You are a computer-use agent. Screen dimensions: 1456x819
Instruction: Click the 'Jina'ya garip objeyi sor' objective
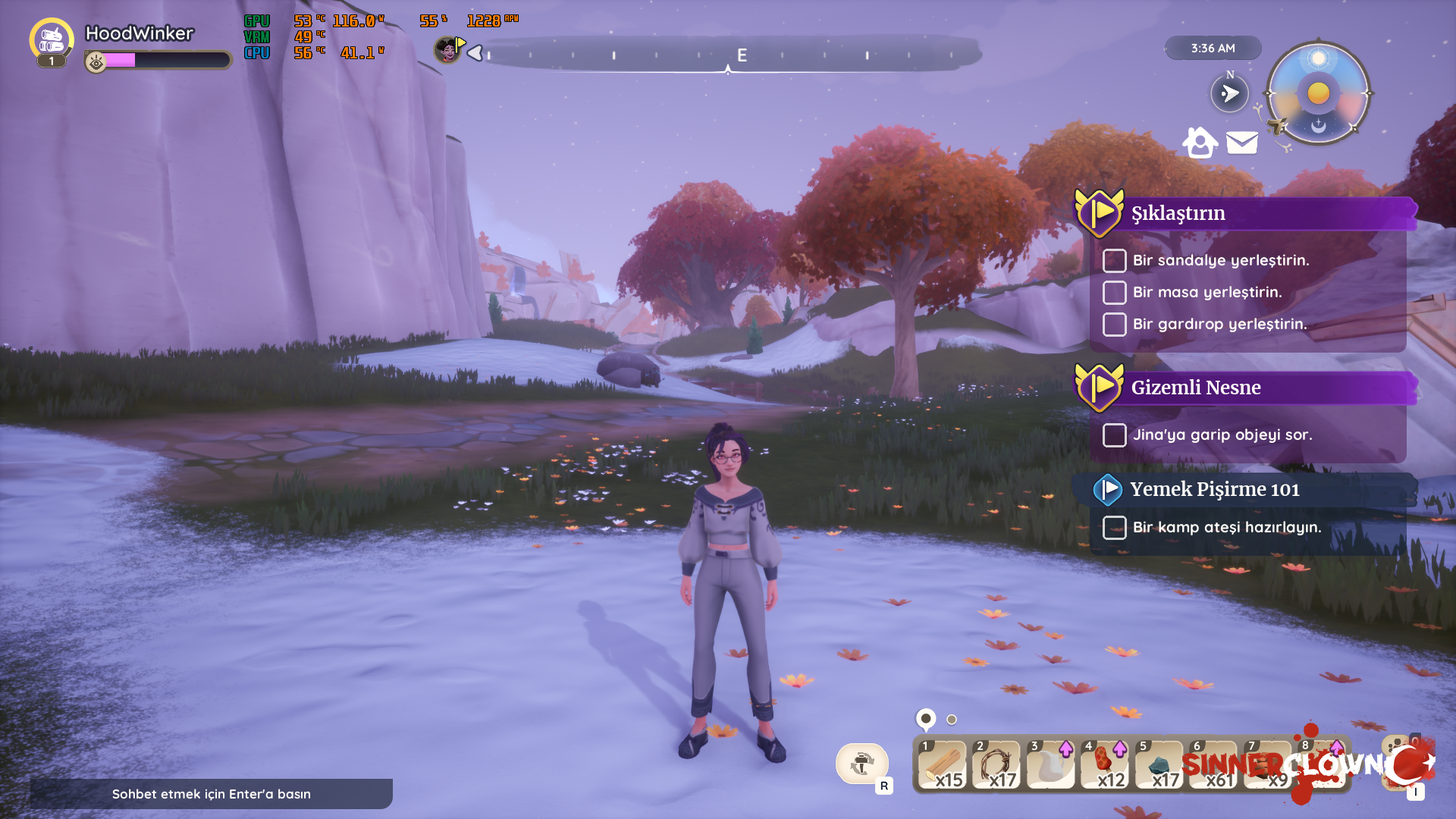pyautogui.click(x=1222, y=435)
